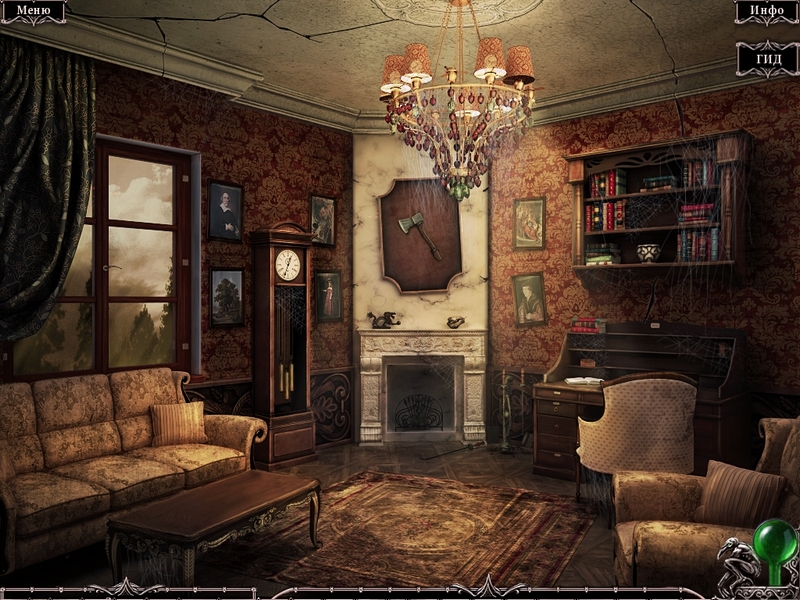This screenshot has height=600, width=800.
Task: Open the Меню button
Action: click(33, 11)
